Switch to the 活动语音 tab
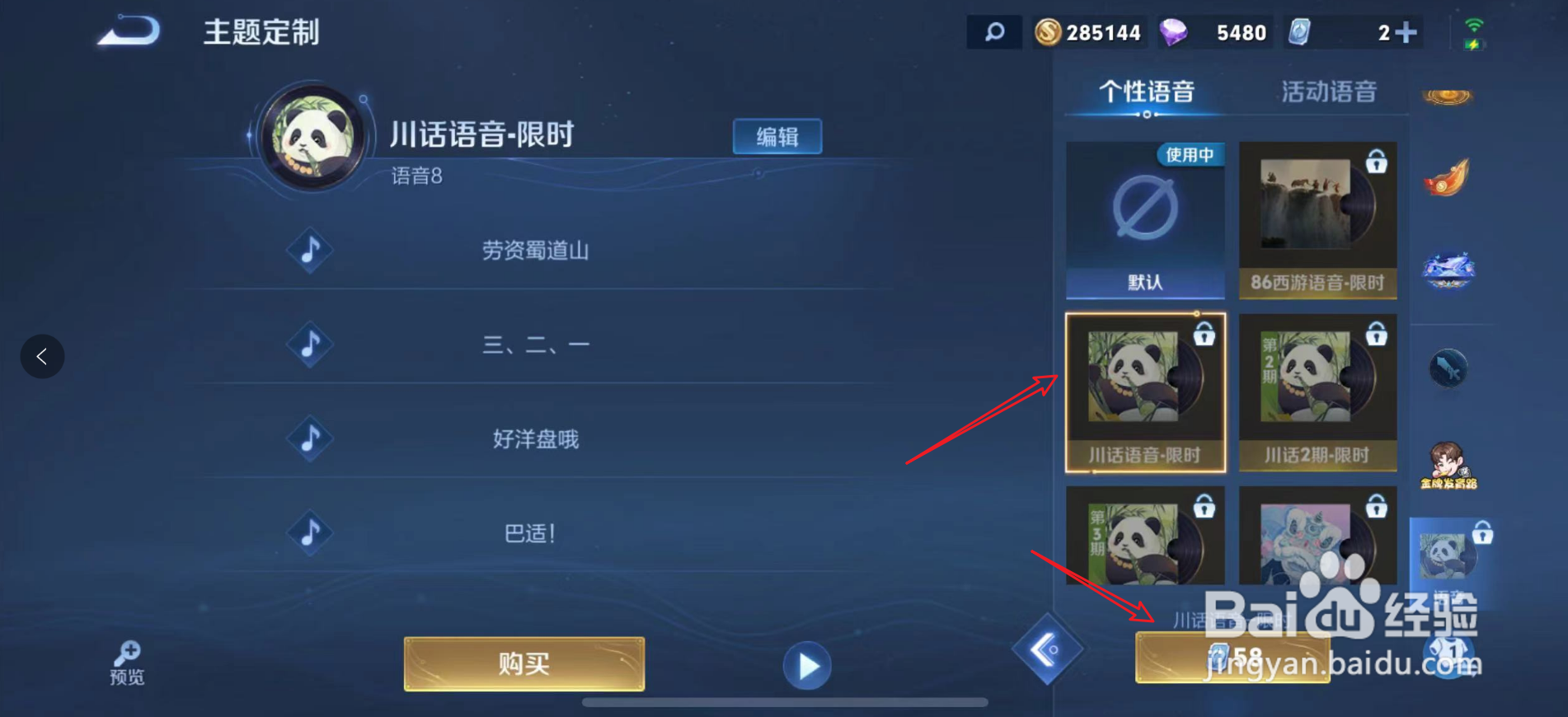The image size is (1568, 717). (x=1329, y=91)
